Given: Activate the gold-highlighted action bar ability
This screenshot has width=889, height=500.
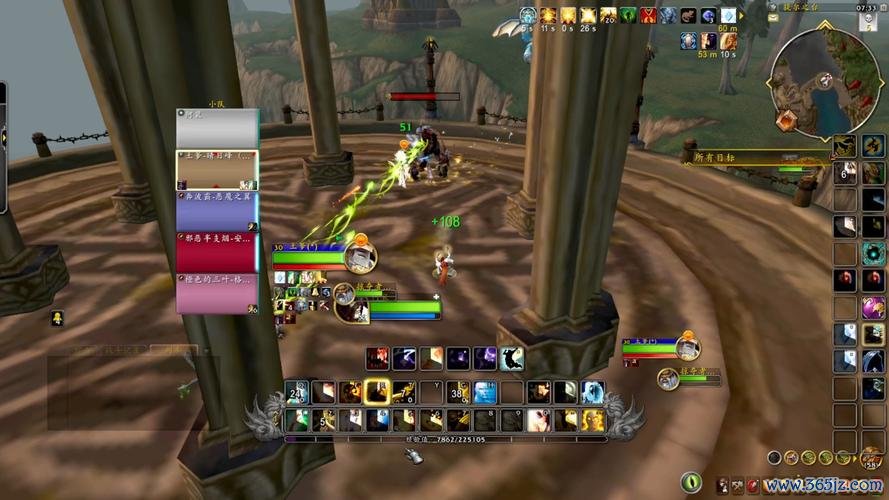Looking at the screenshot, I should point(377,392).
